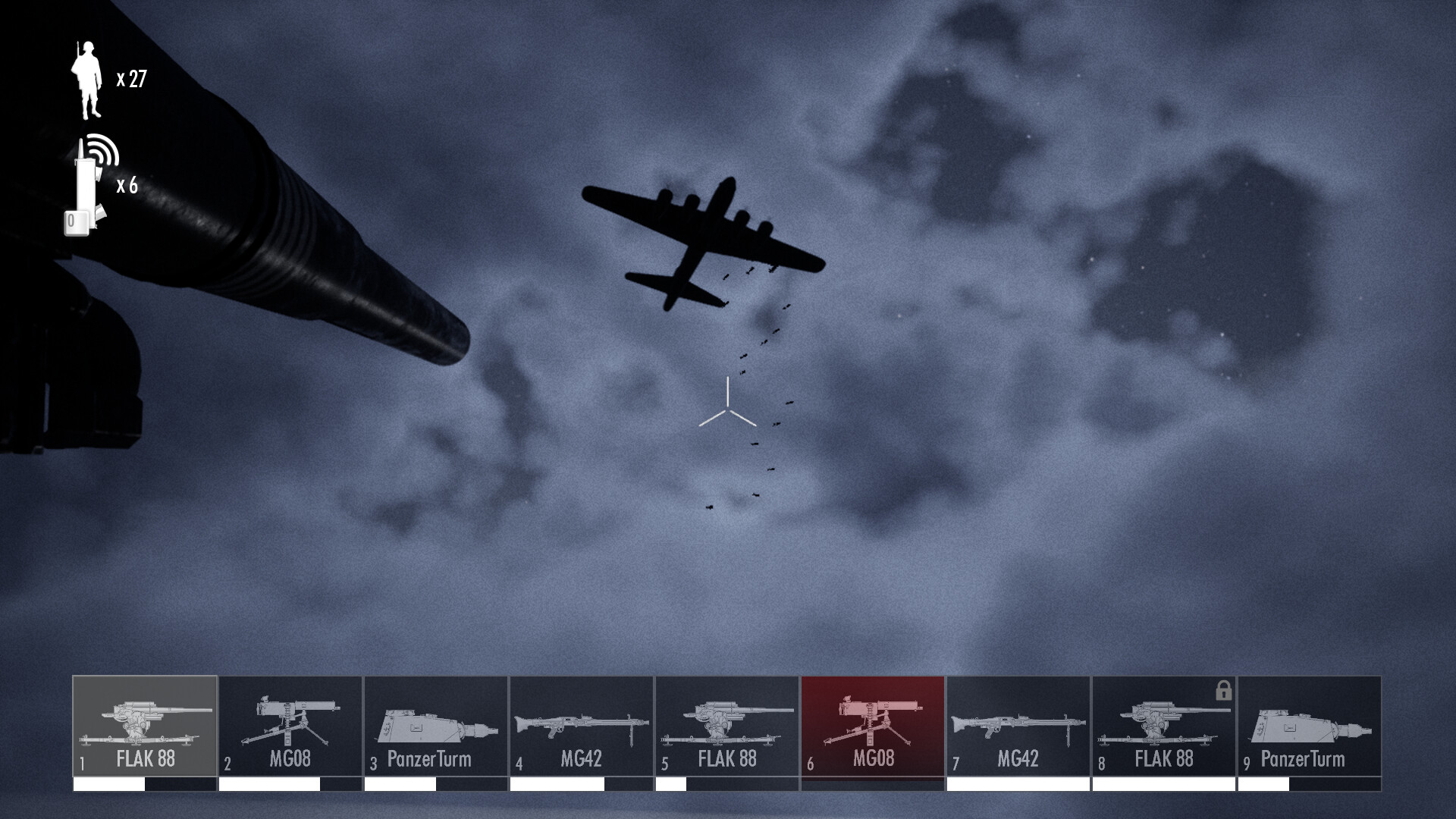Image resolution: width=1456 pixels, height=819 pixels.
Task: Click the x6 radio counter text
Action: [127, 187]
